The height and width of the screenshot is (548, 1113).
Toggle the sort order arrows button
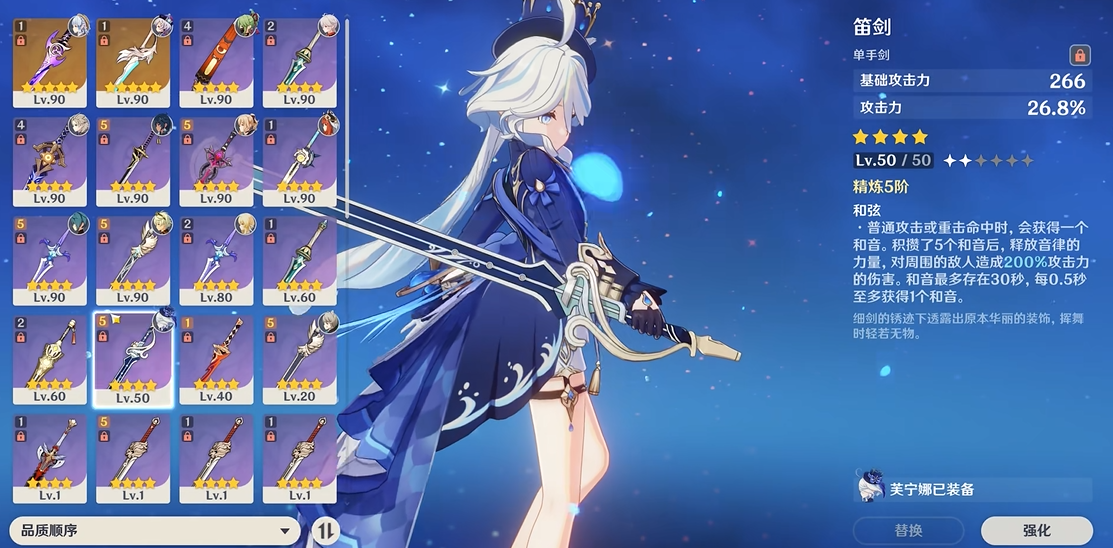coord(326,530)
